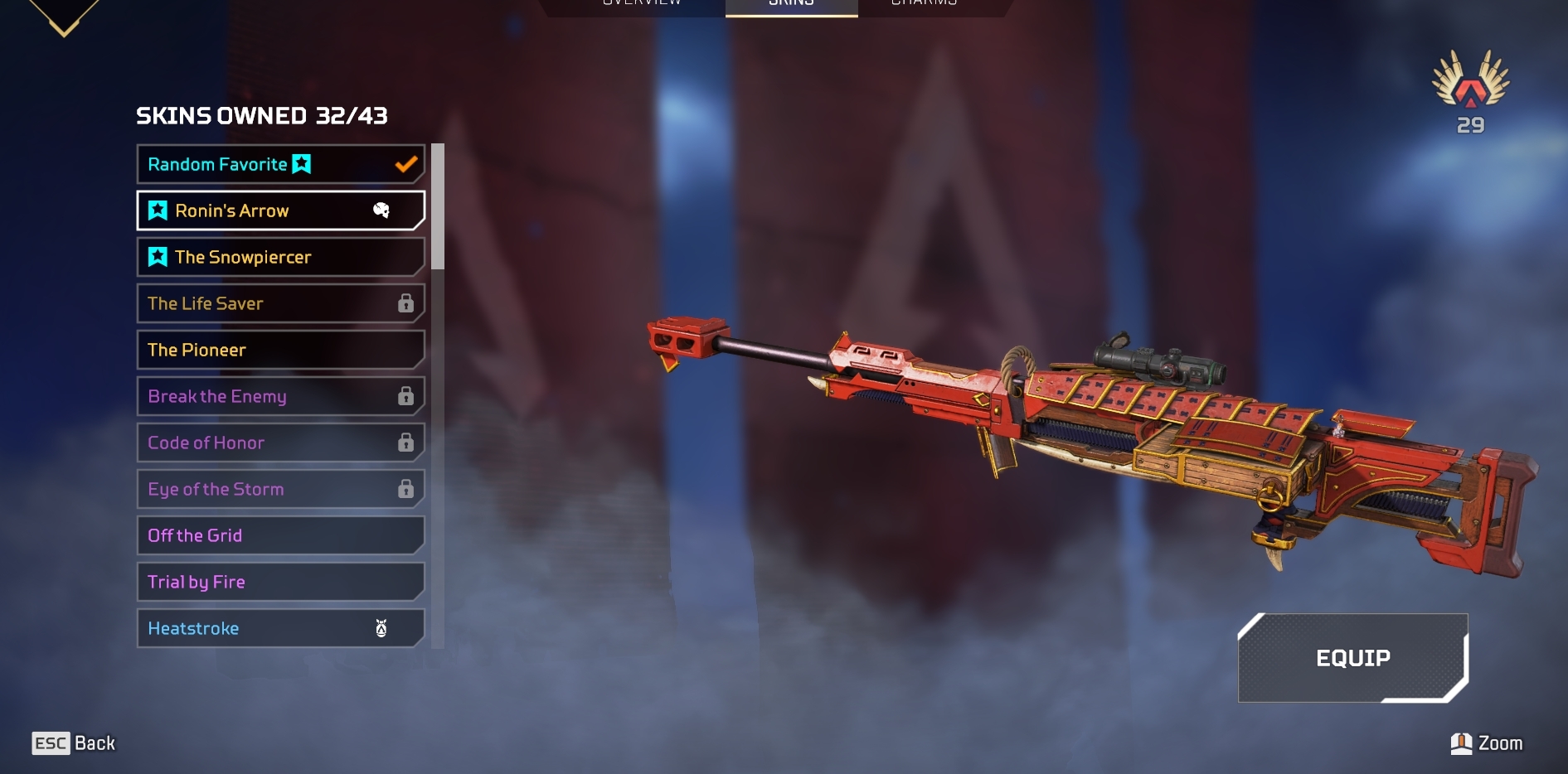The image size is (1568, 774).
Task: Select the Trial by Fire skin
Action: [x=280, y=582]
